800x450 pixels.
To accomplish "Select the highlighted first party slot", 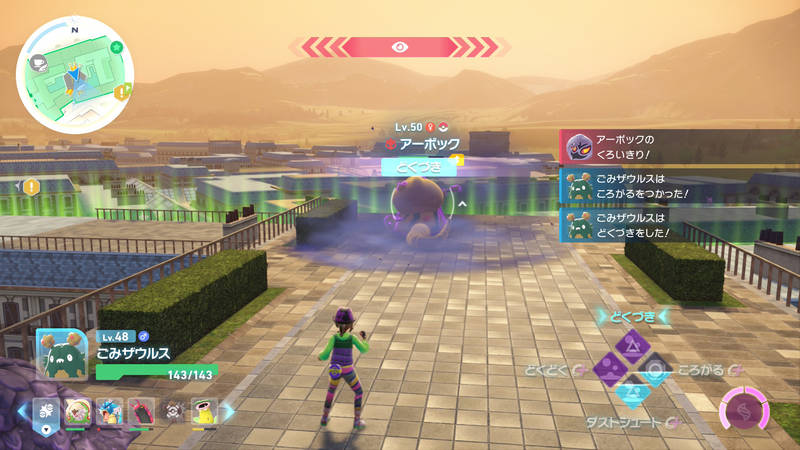I will pyautogui.click(x=47, y=411).
